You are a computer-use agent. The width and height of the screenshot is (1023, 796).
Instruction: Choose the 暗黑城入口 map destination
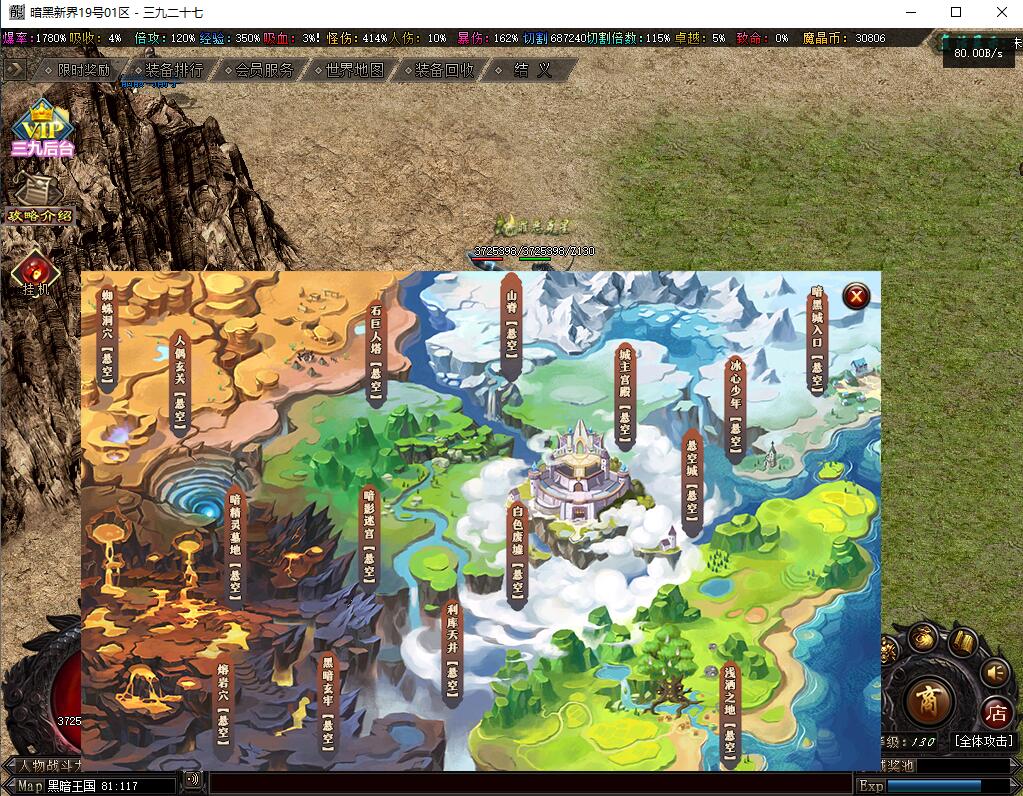[x=818, y=340]
